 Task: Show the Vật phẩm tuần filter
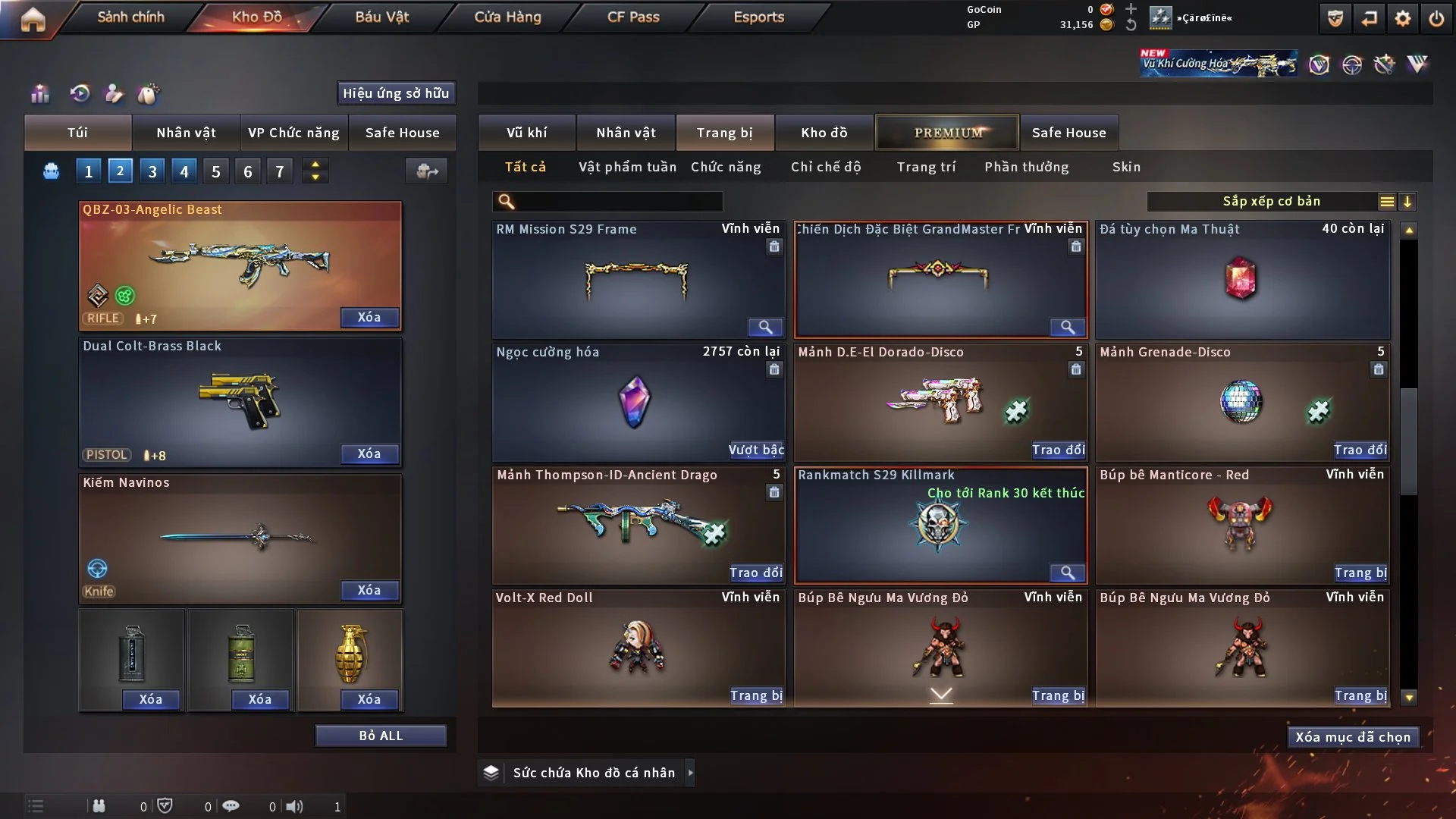point(627,167)
